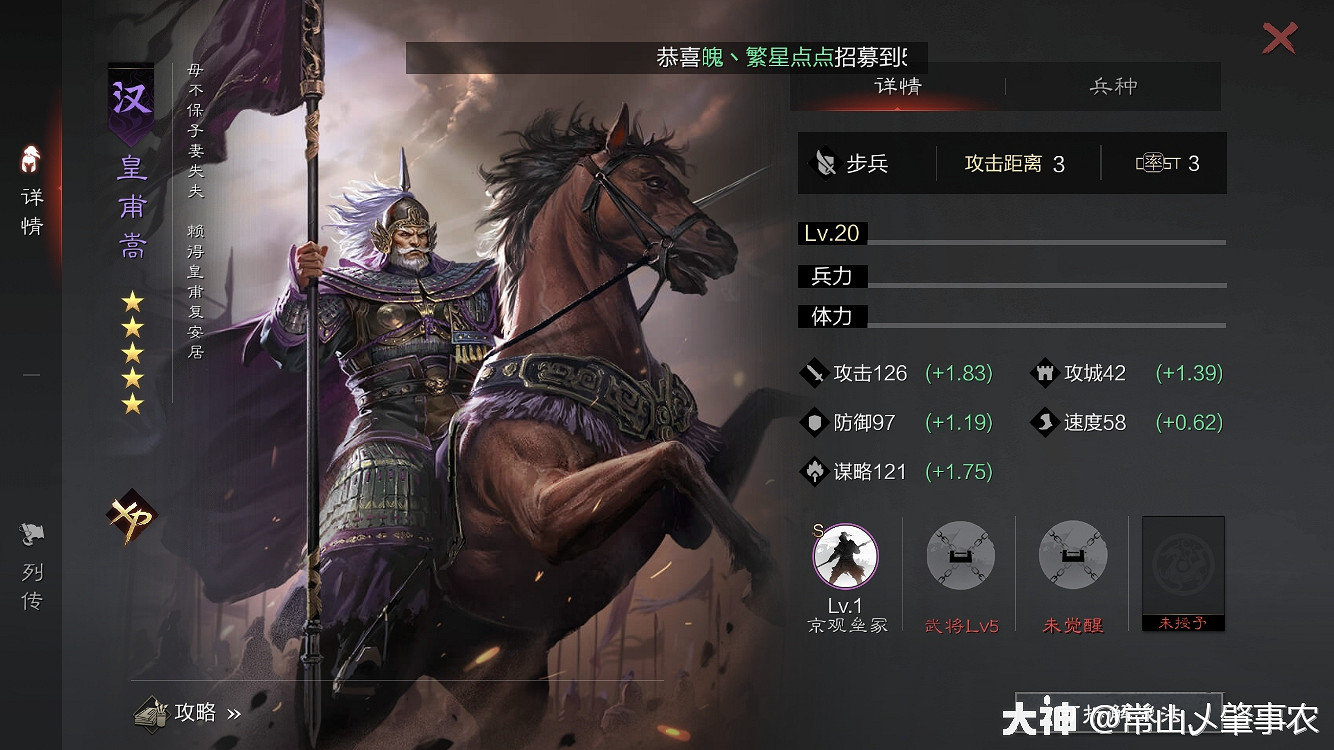The image size is (1334, 750).
Task: Select the 详情 details tab
Action: pyautogui.click(x=897, y=86)
